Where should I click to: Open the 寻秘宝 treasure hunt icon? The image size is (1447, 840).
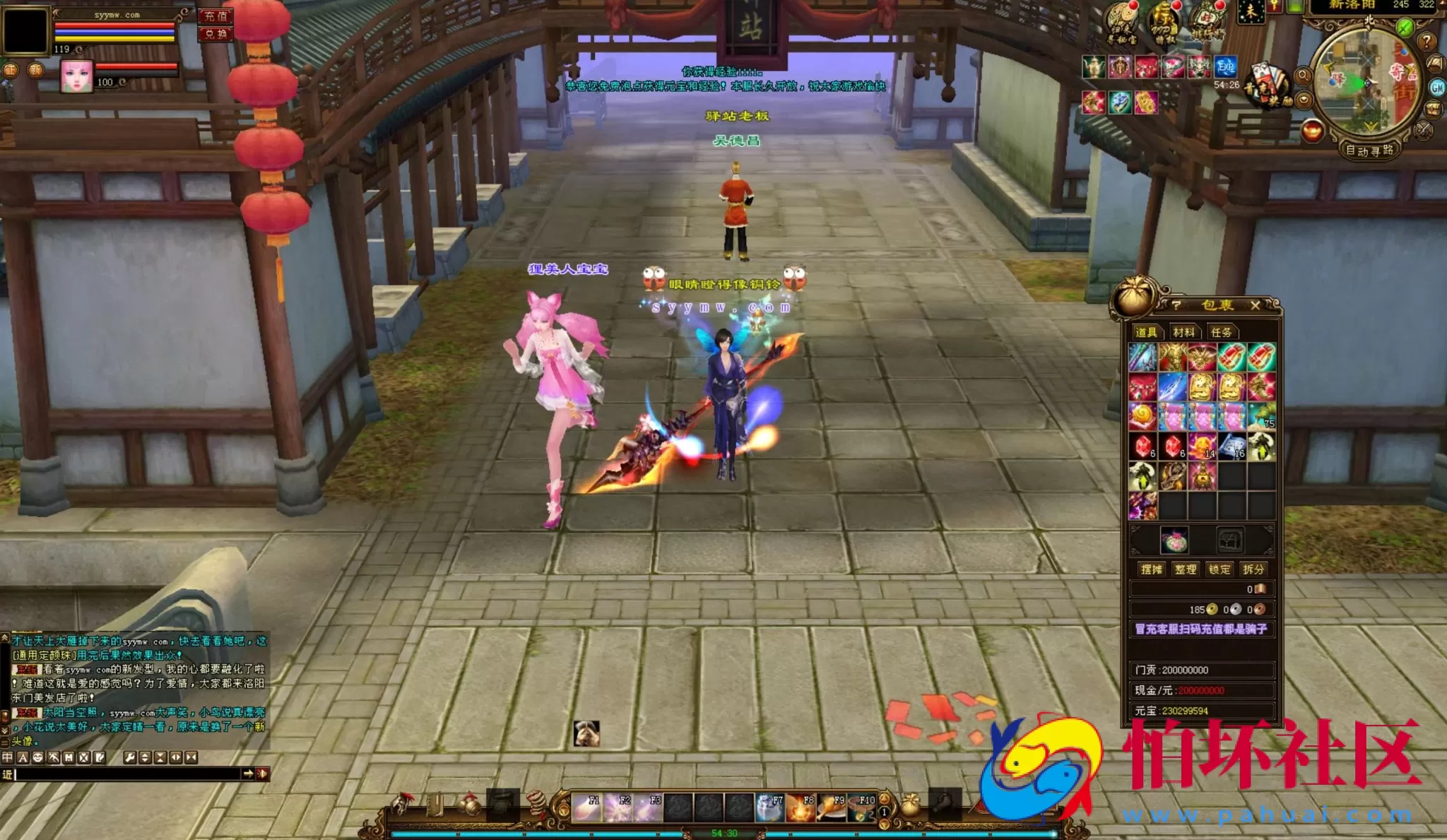(x=1121, y=21)
